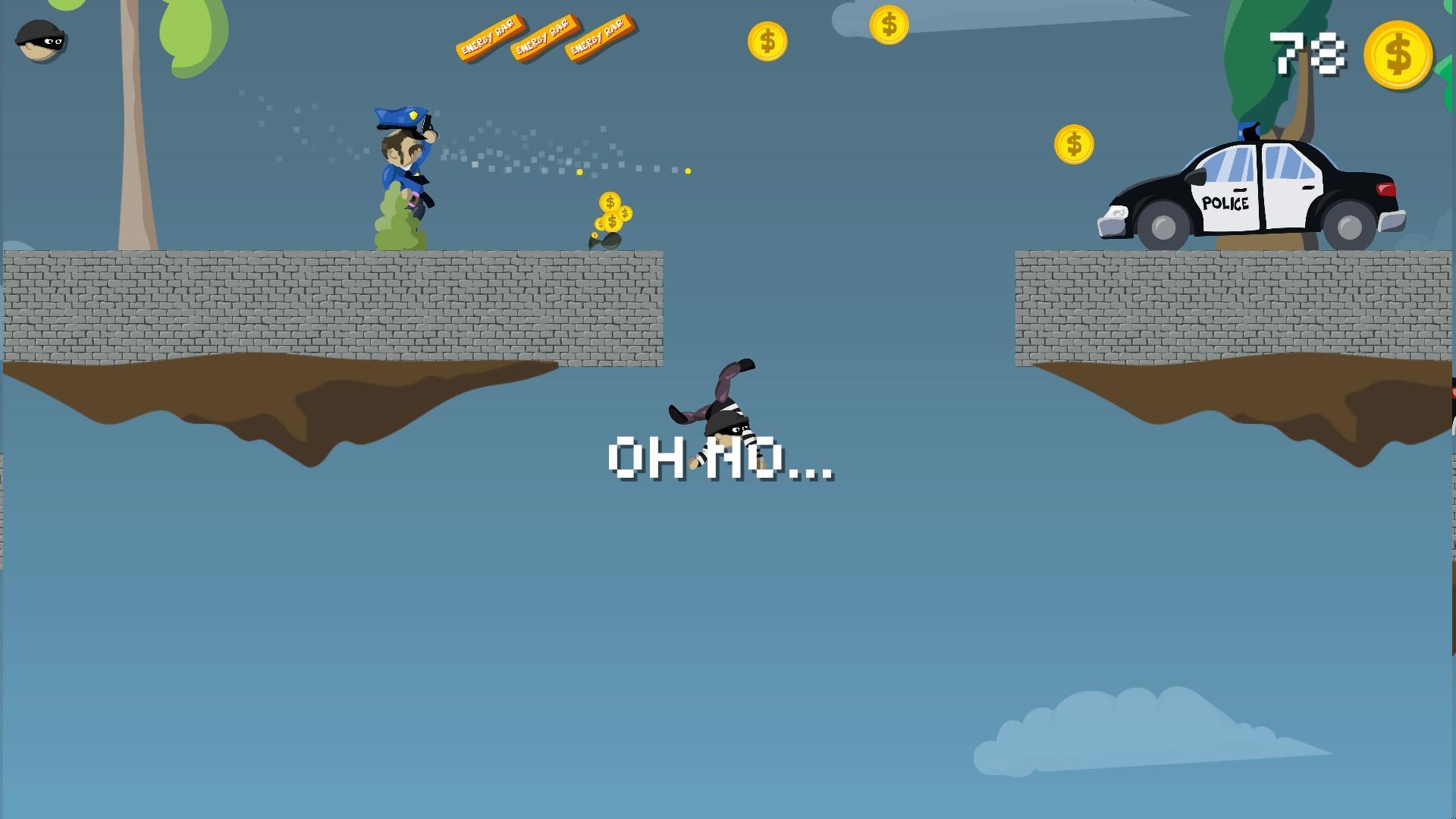This screenshot has height=819, width=1456.
Task: Select the first ENERGY BAR pickup
Action: pos(490,38)
